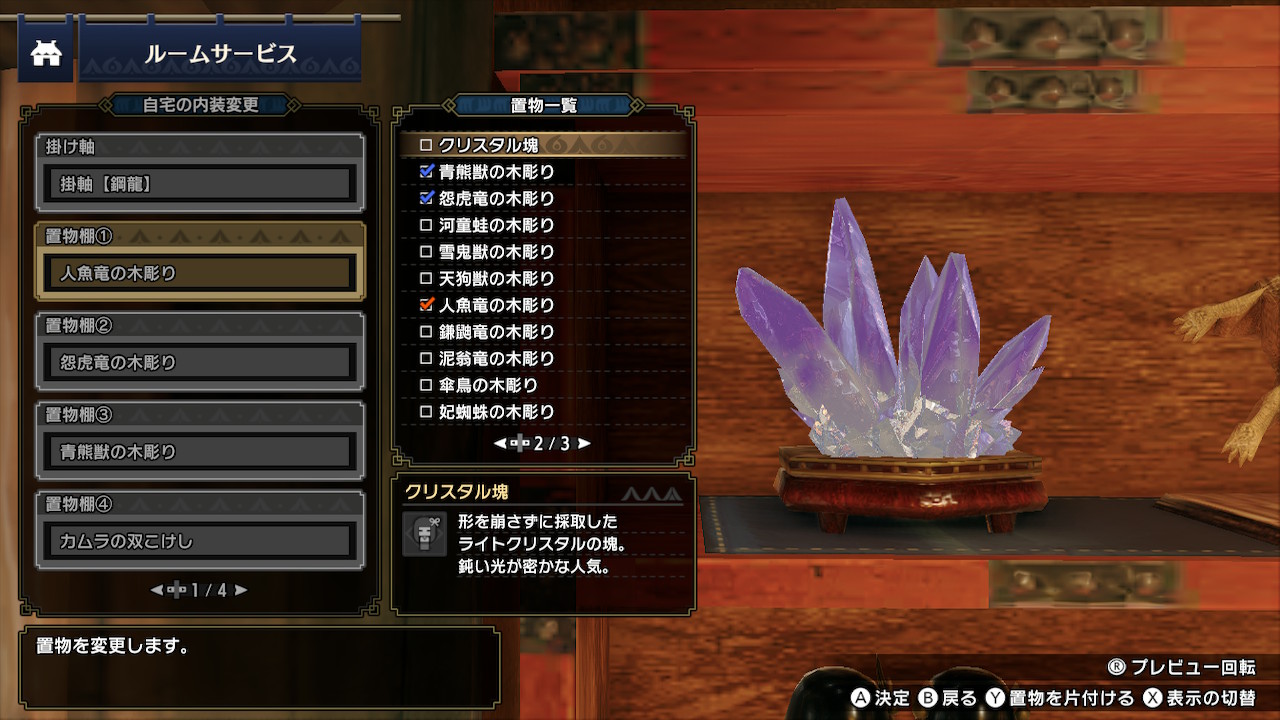The image size is (1280, 720).
Task: Go to next ornament list page
Action: 585,443
